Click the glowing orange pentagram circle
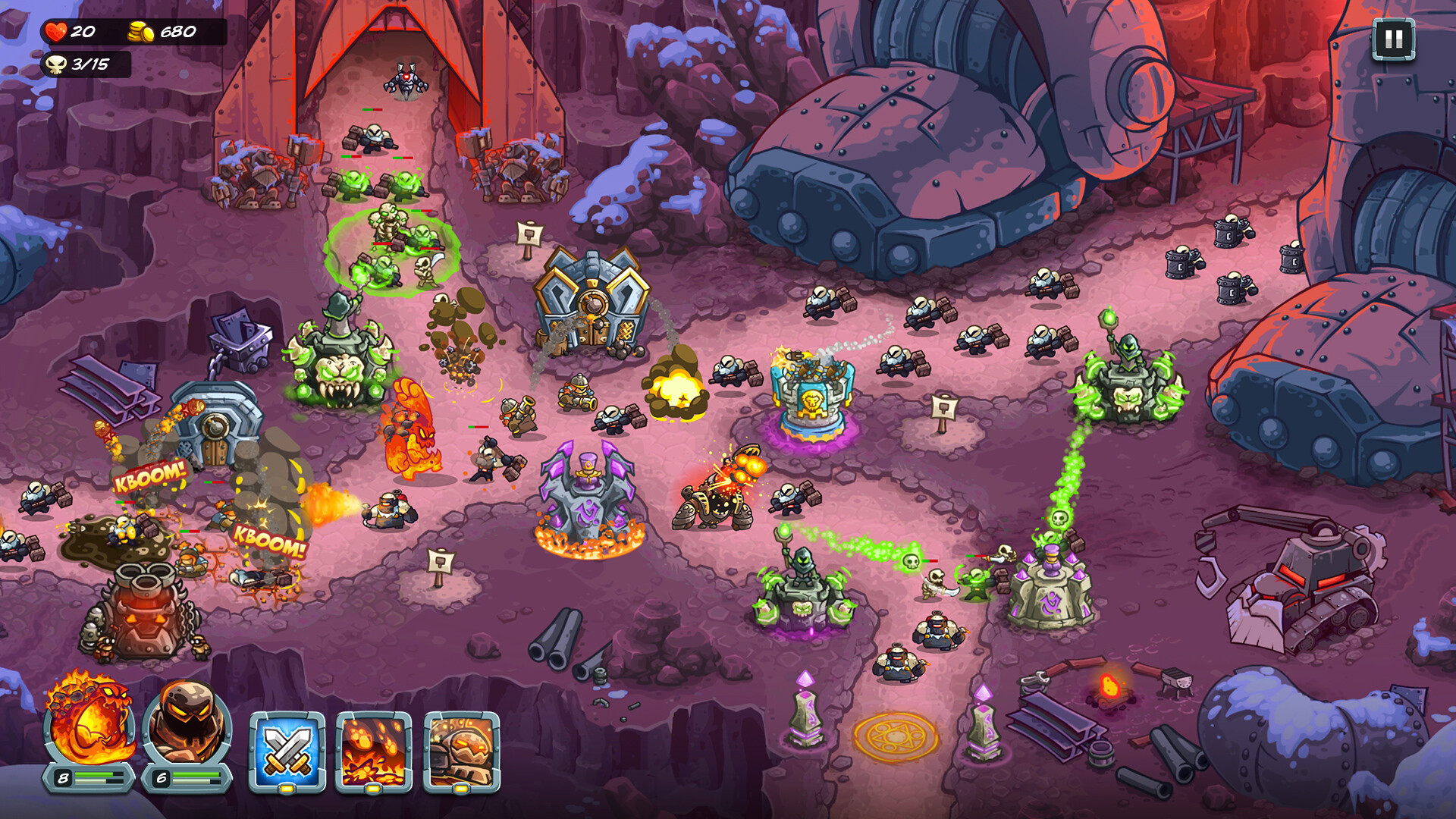Image resolution: width=1456 pixels, height=819 pixels. tap(893, 736)
